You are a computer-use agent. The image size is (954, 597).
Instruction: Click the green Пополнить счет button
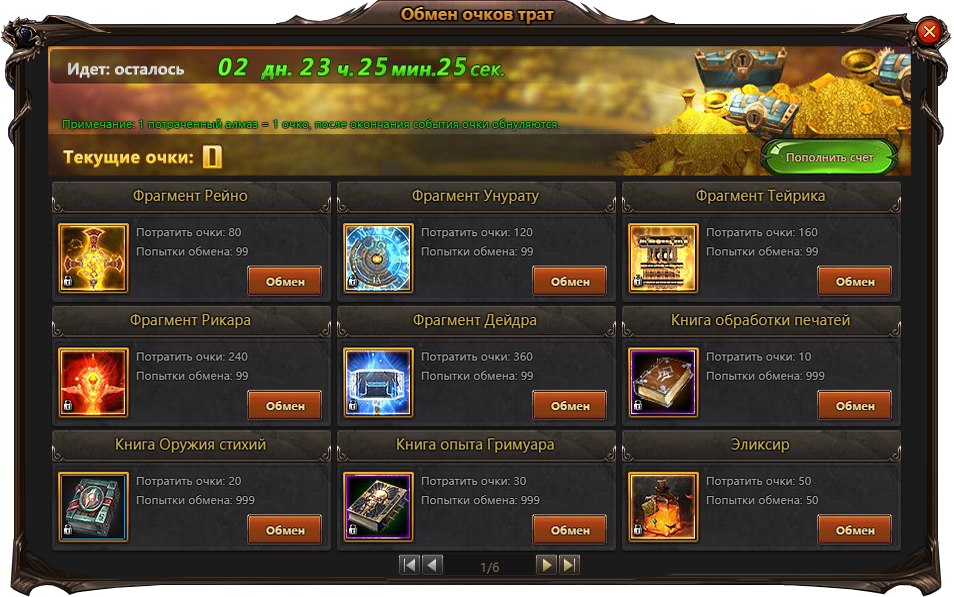tap(829, 158)
